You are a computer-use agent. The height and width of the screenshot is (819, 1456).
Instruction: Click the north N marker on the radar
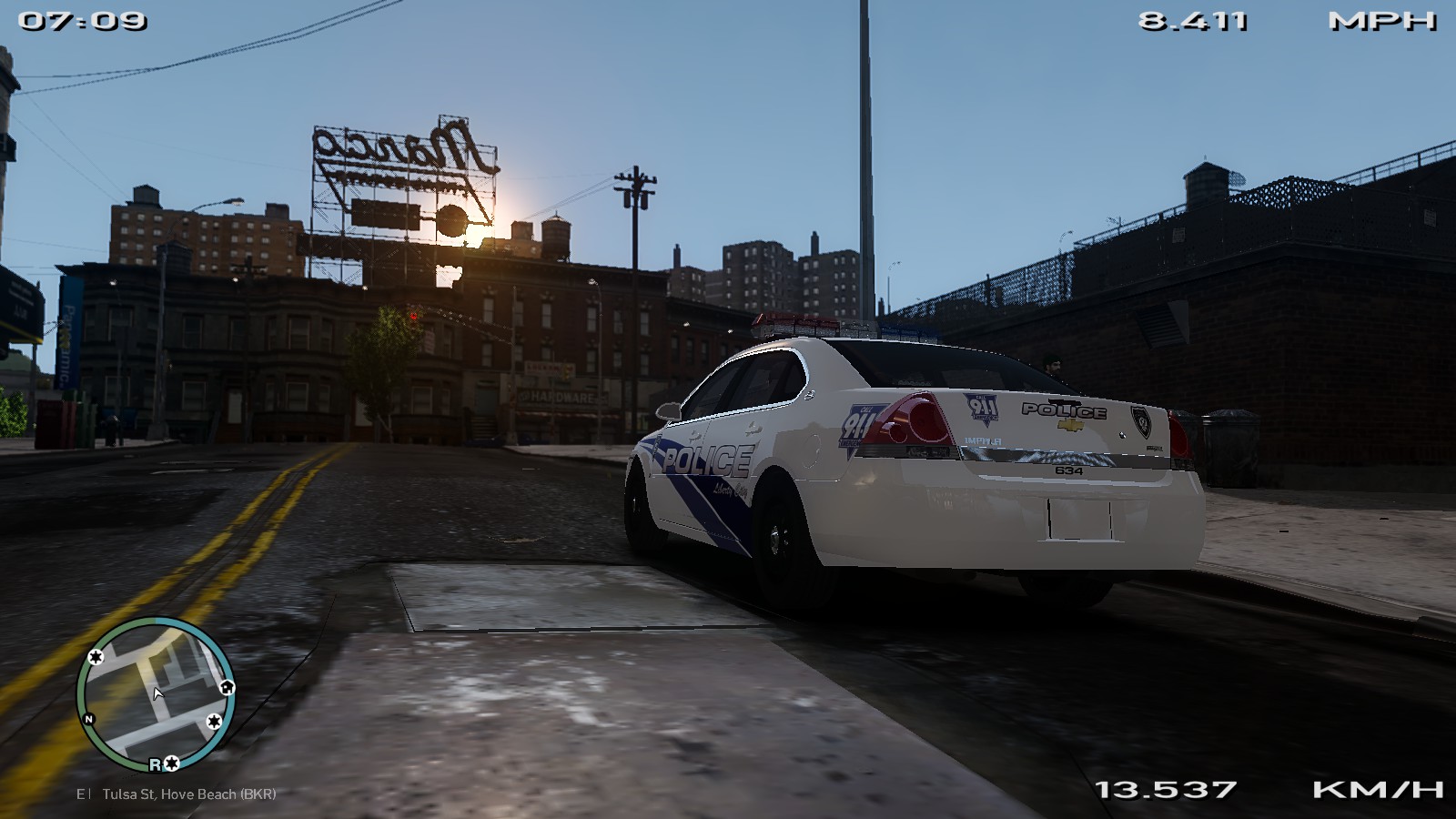89,719
